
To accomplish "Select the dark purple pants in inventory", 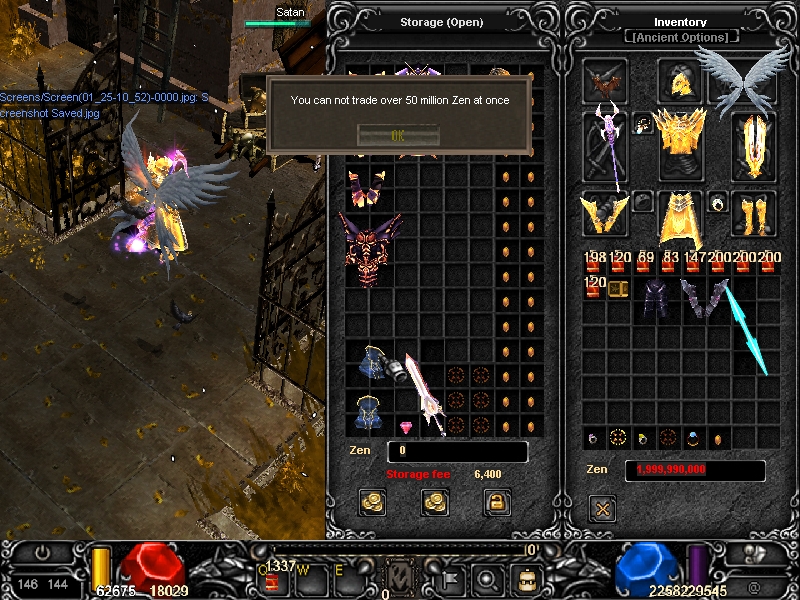I will tap(656, 299).
